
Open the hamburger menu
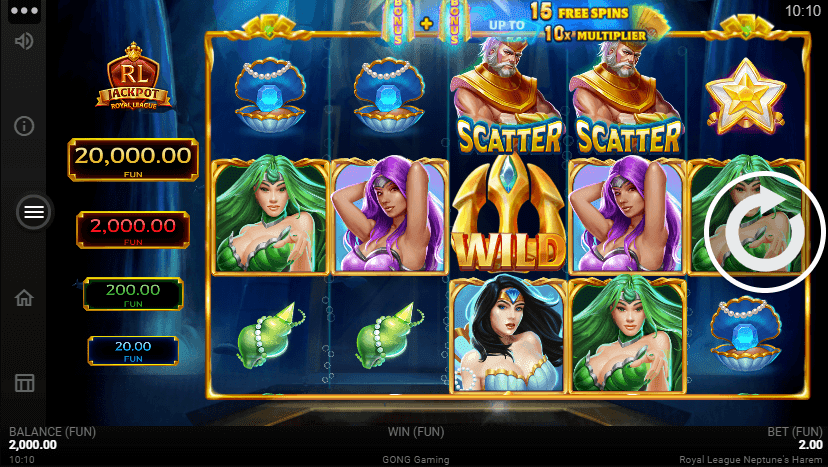[34, 212]
